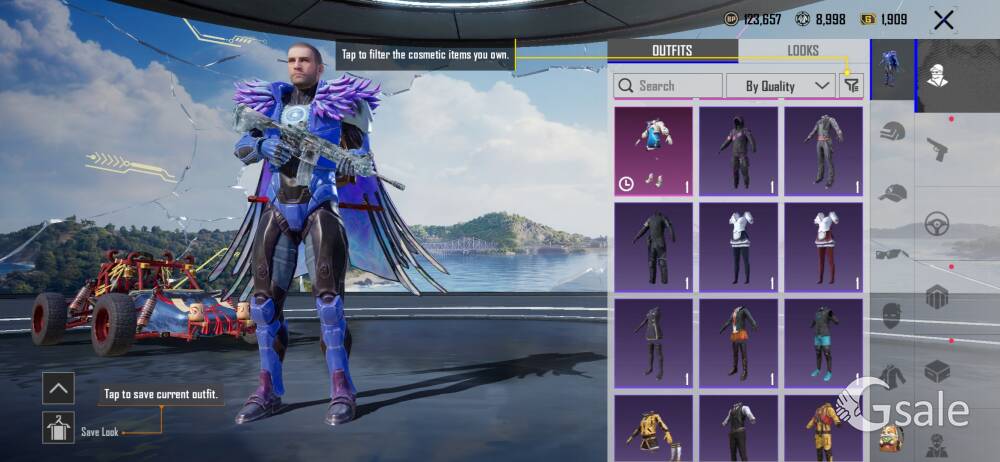This screenshot has height=462, width=1000.
Task: Pick the outfit with teal shorts
Action: point(823,343)
